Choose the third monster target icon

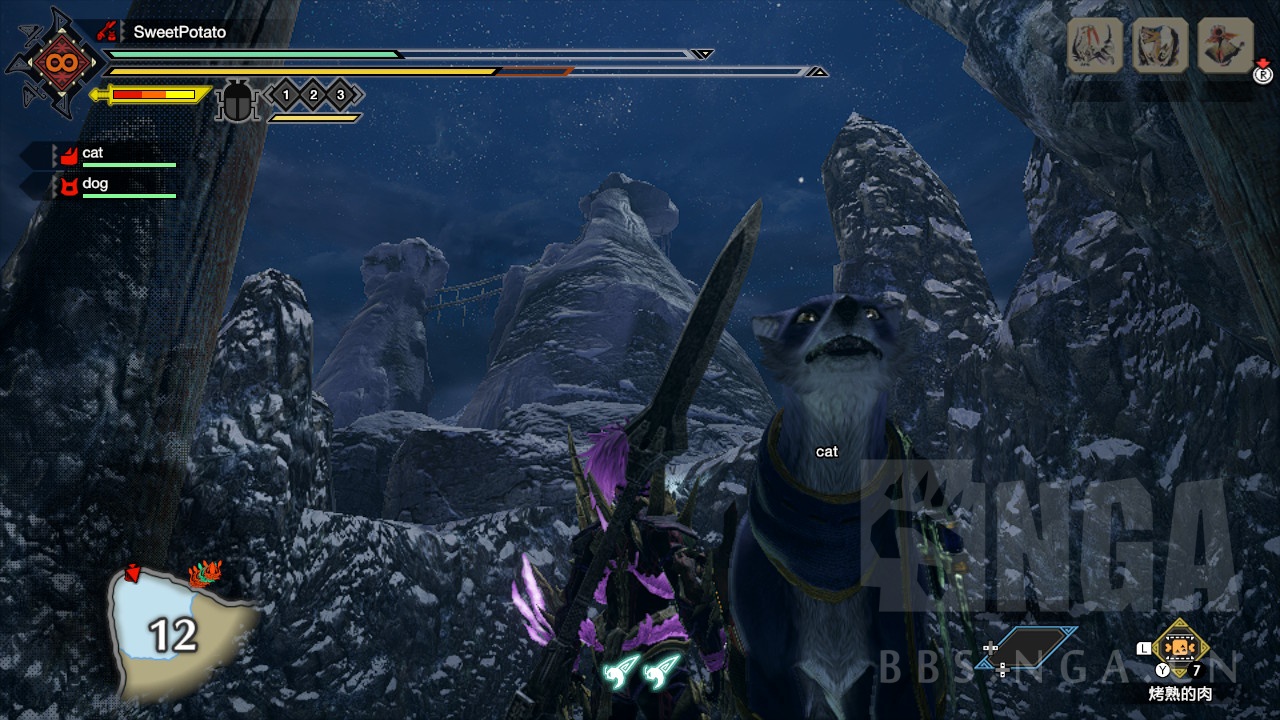tap(1225, 46)
